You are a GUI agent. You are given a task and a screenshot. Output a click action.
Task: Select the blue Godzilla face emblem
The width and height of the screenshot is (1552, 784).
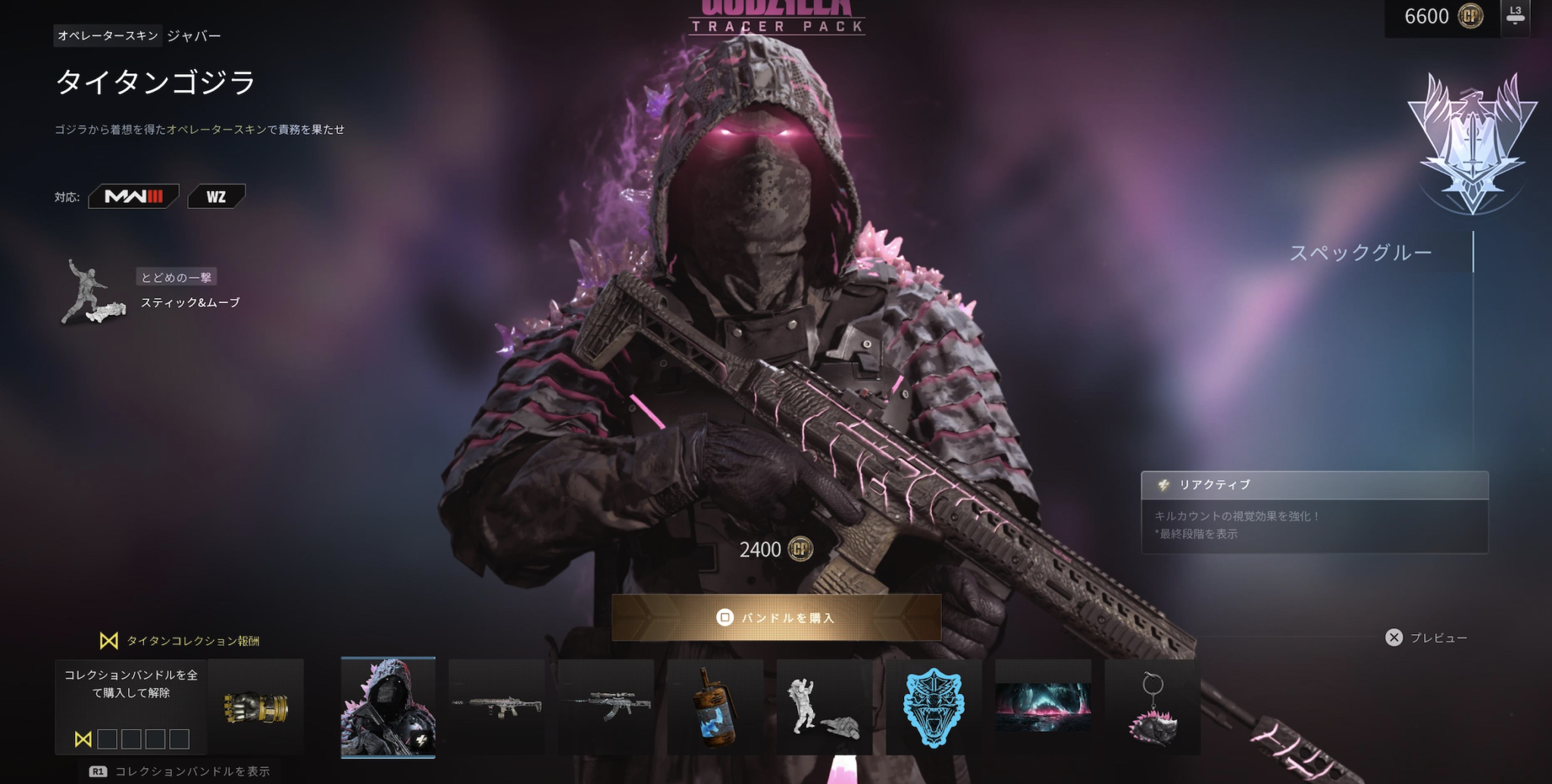[934, 707]
